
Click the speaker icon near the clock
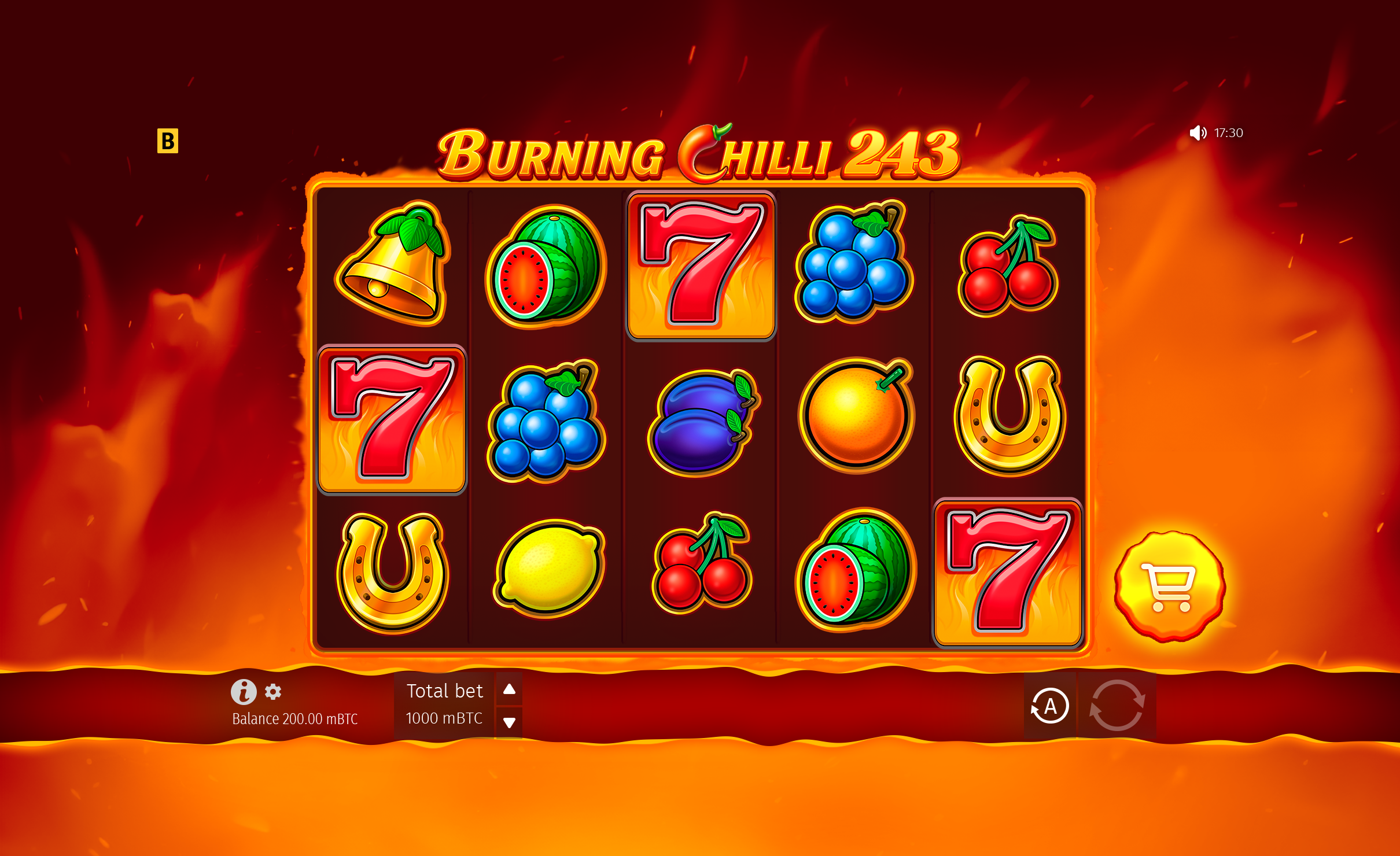coord(1199,132)
